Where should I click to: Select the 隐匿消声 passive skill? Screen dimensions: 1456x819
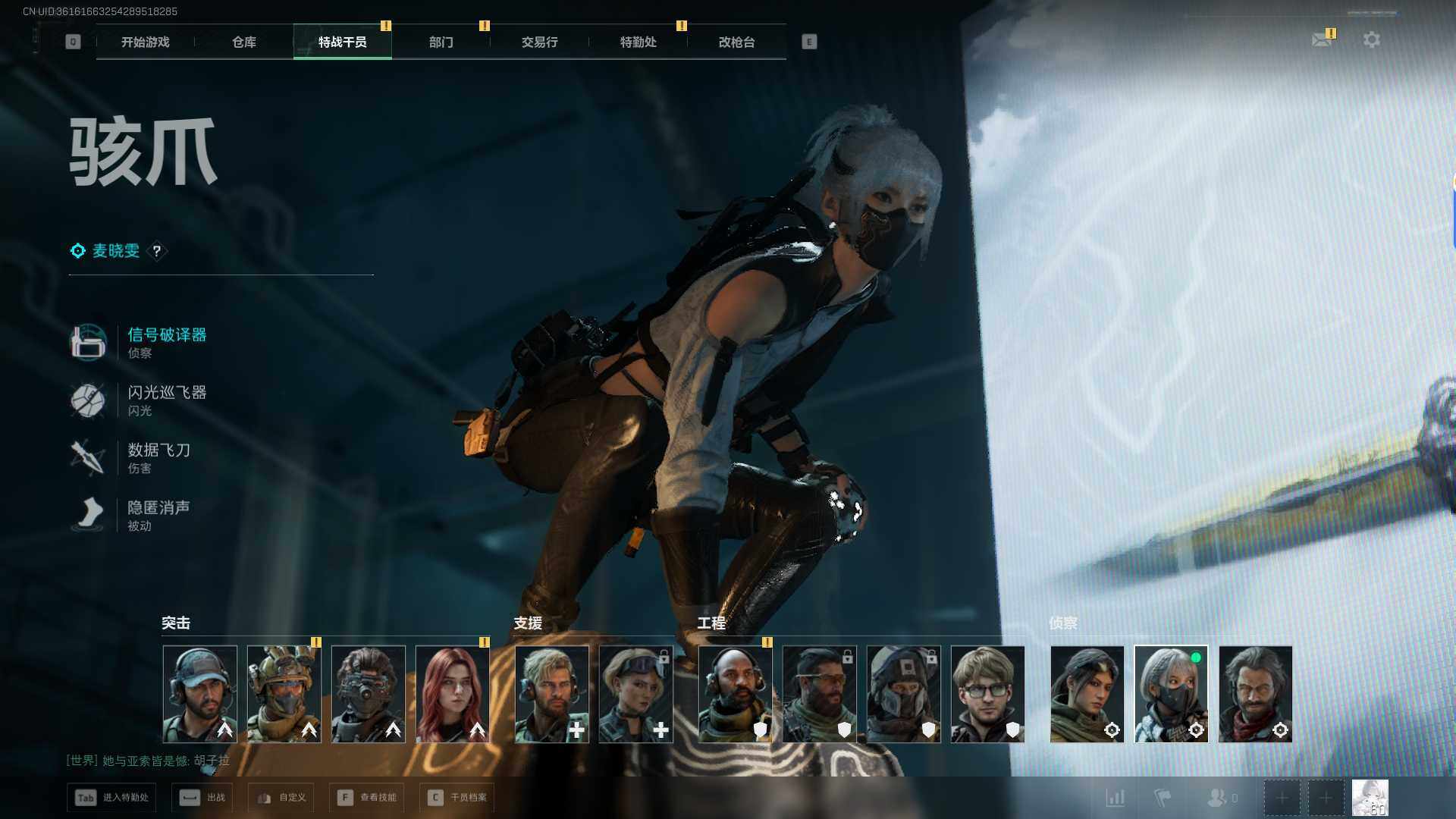(x=158, y=508)
